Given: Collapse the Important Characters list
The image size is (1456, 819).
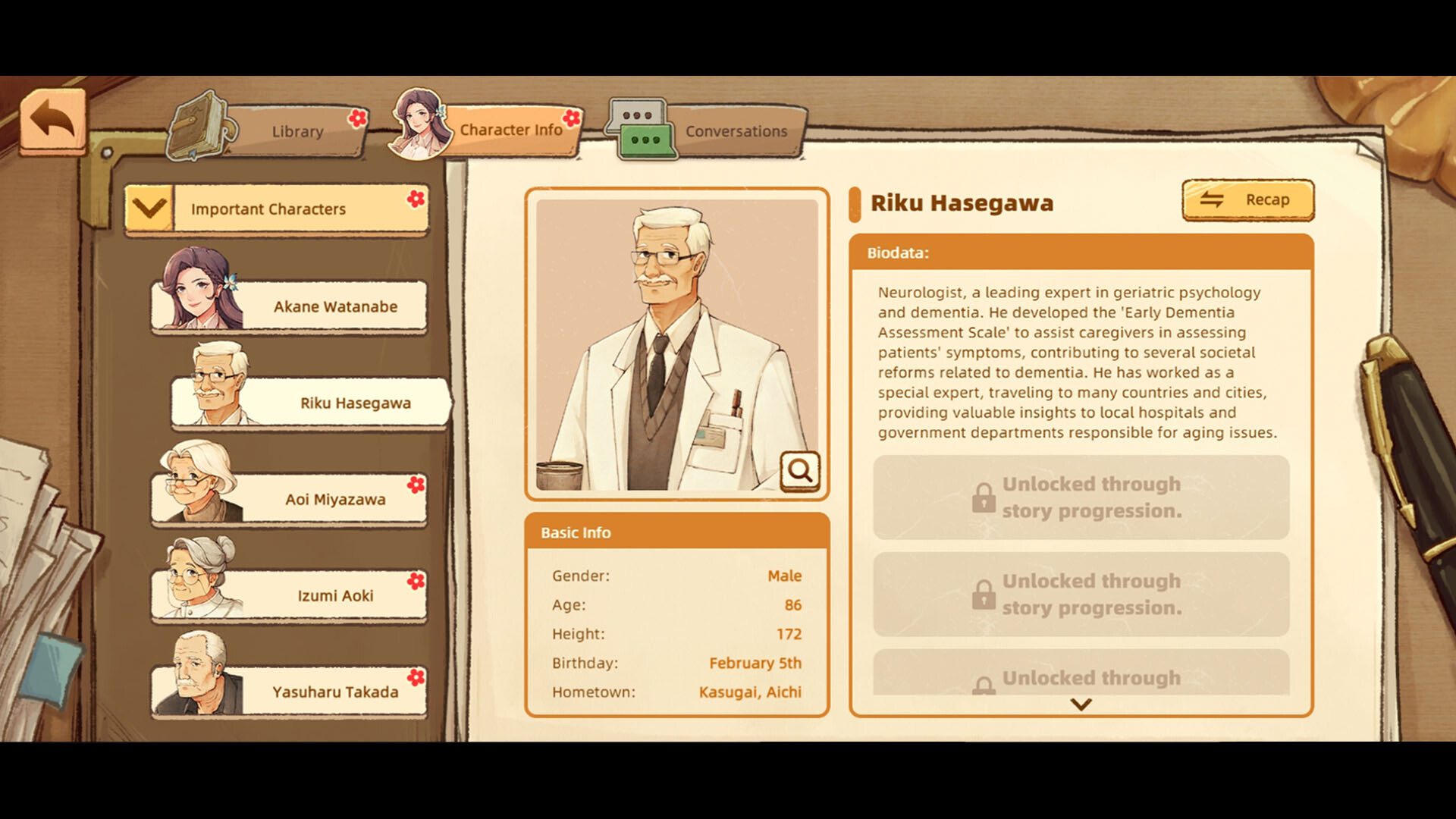Looking at the screenshot, I should point(151,208).
